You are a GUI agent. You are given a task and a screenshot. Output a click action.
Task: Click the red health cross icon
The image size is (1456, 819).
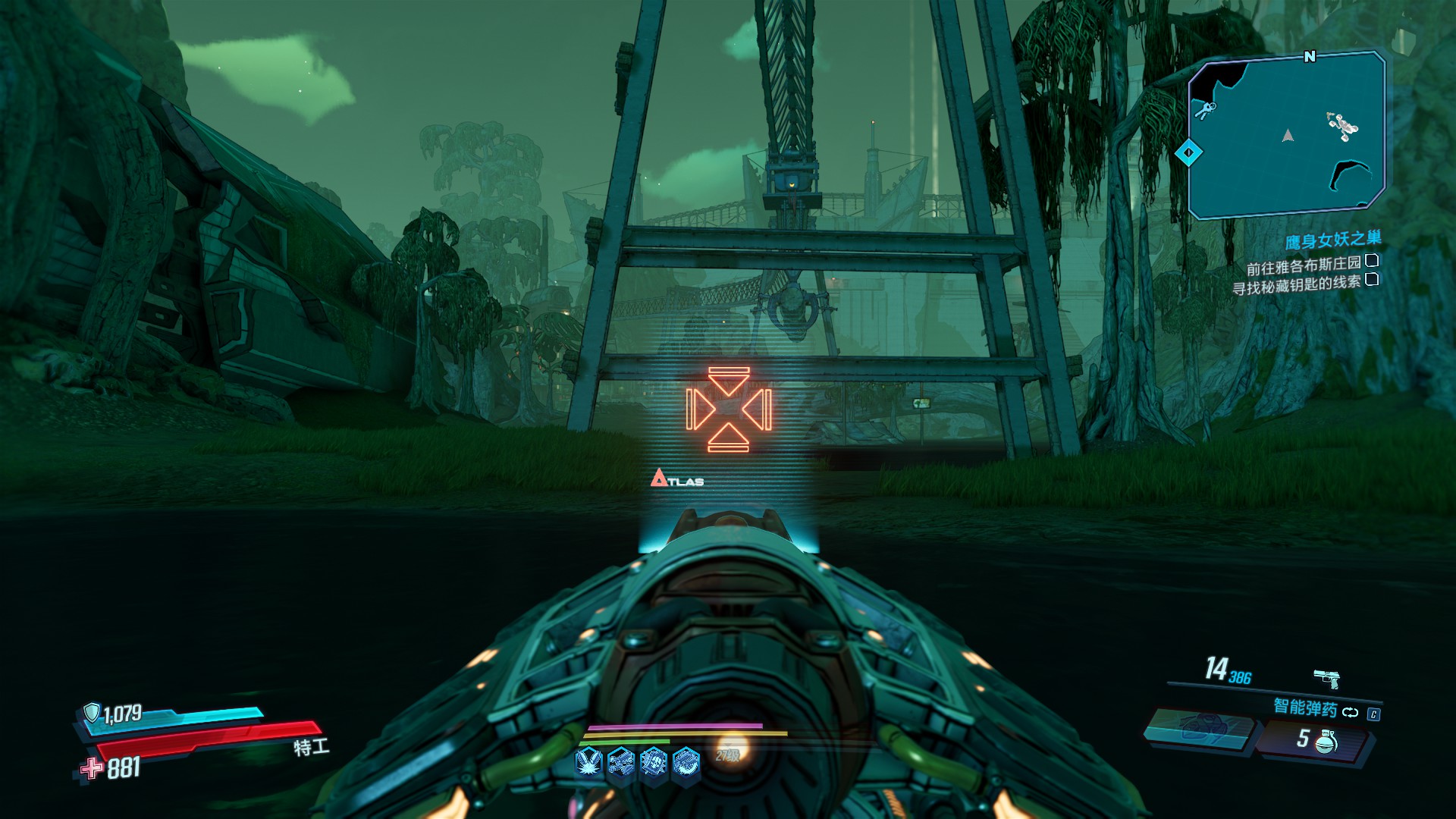tap(92, 769)
